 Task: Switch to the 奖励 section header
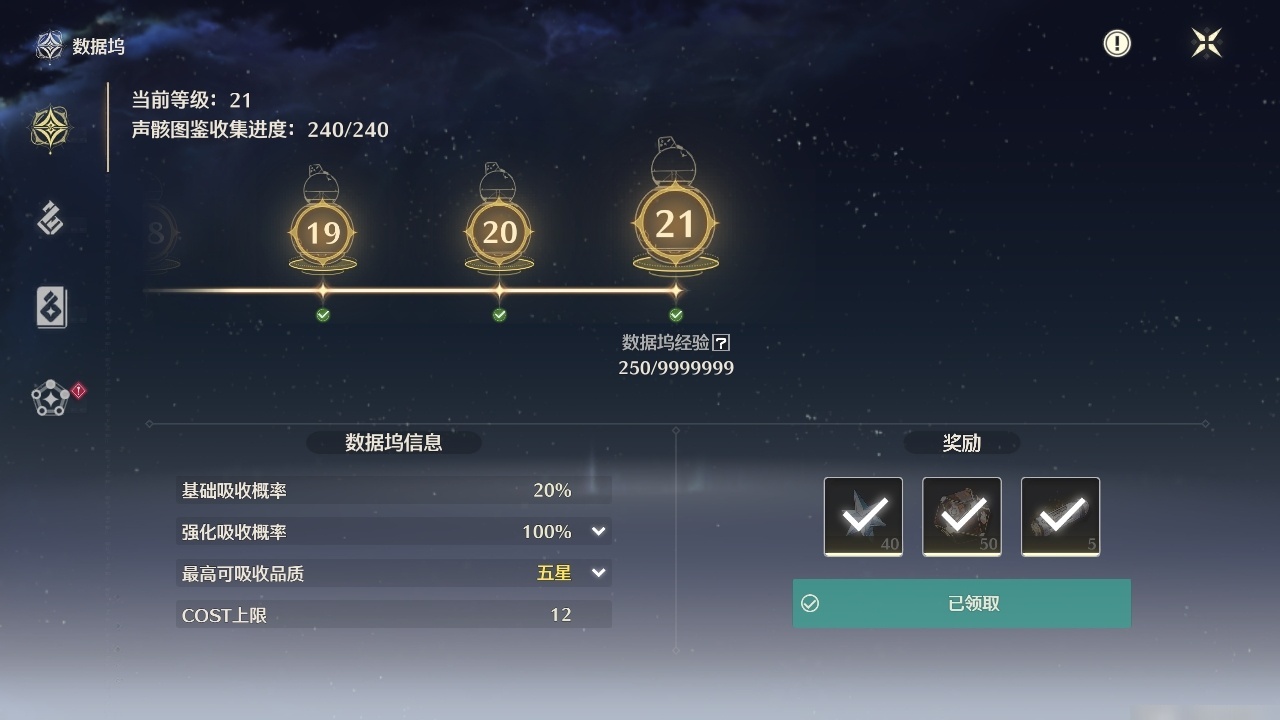(x=960, y=443)
